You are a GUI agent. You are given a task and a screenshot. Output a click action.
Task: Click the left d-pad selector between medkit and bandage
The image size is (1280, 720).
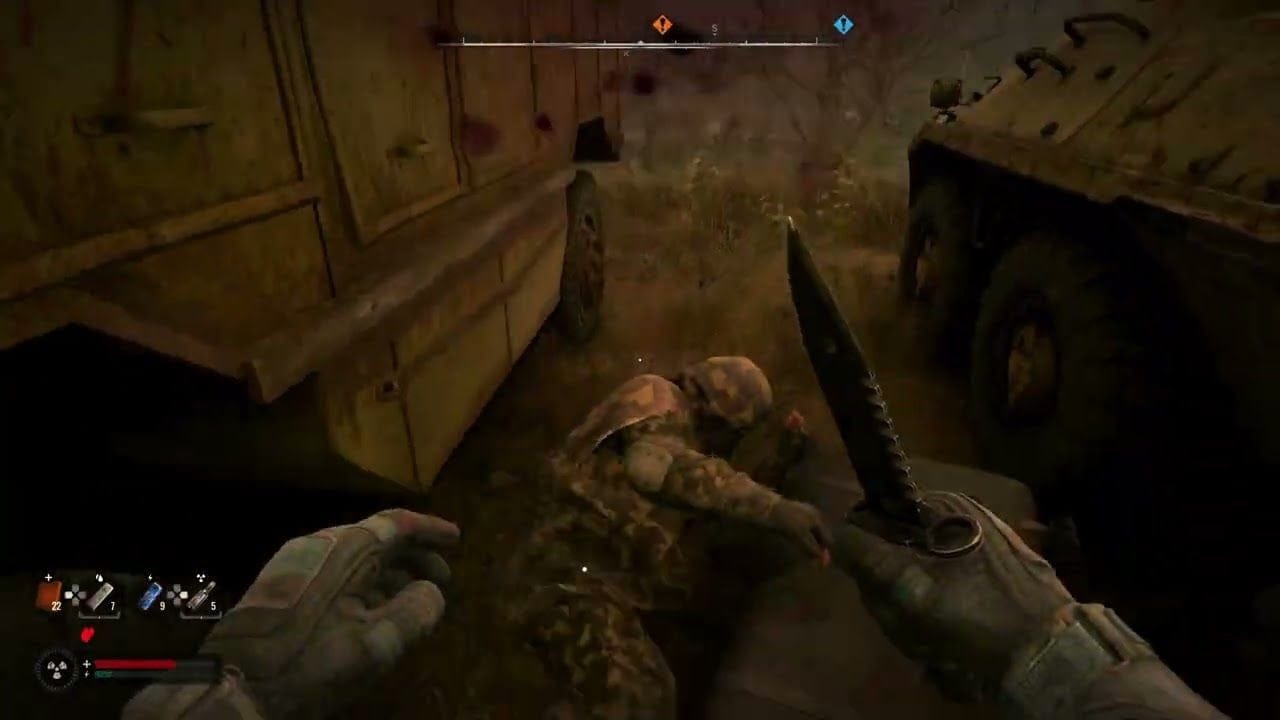pos(75,595)
